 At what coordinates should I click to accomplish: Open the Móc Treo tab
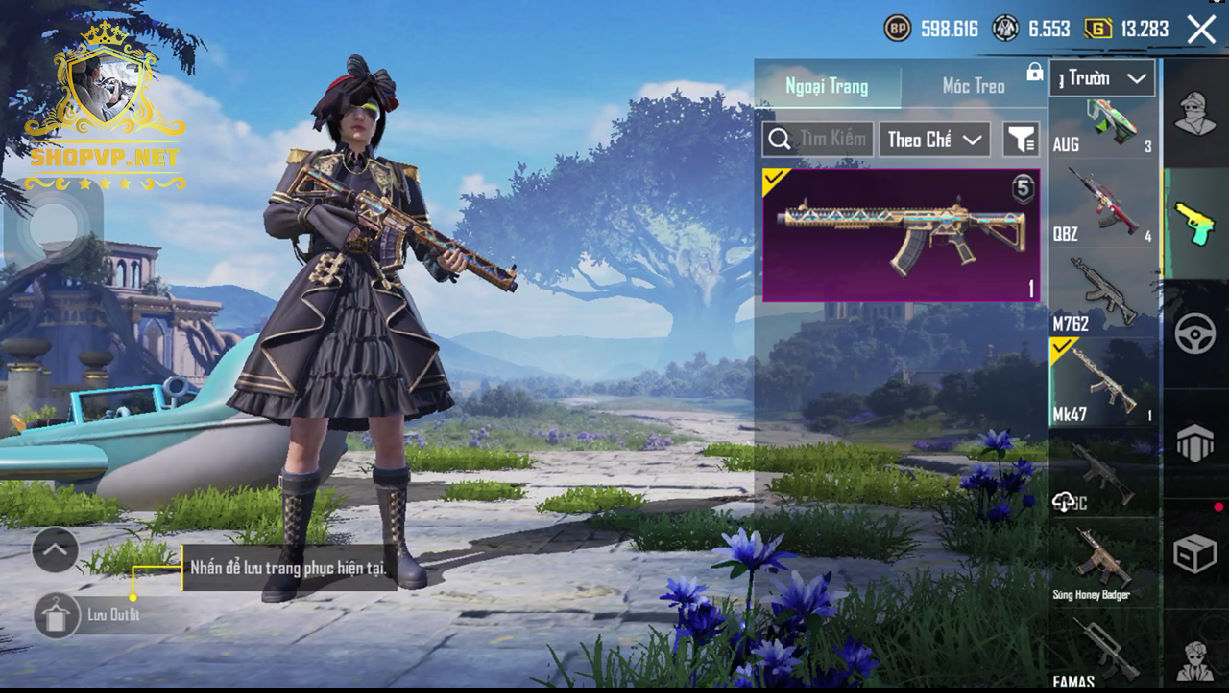973,86
